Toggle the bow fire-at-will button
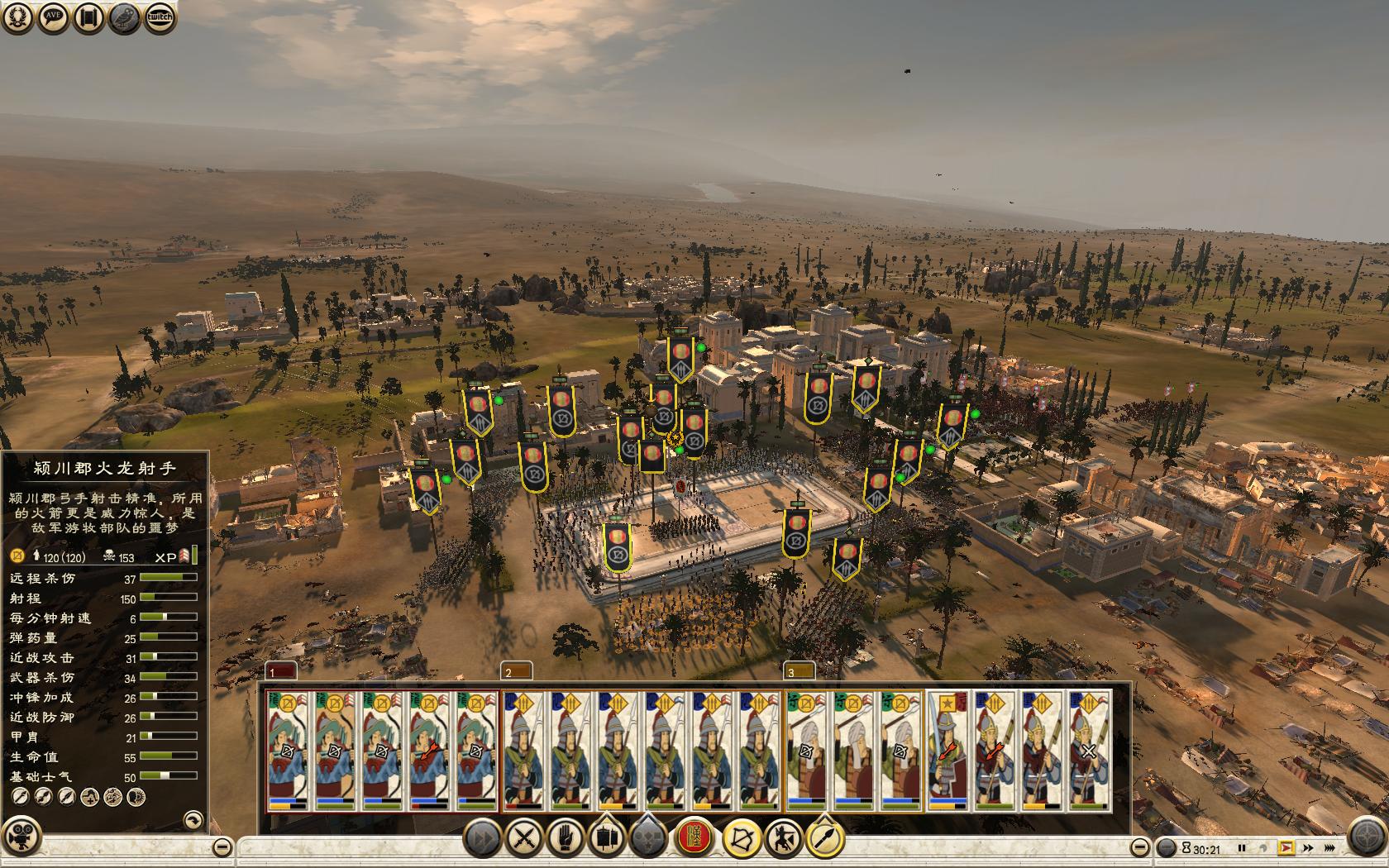Image resolution: width=1389 pixels, height=868 pixels. (x=741, y=839)
